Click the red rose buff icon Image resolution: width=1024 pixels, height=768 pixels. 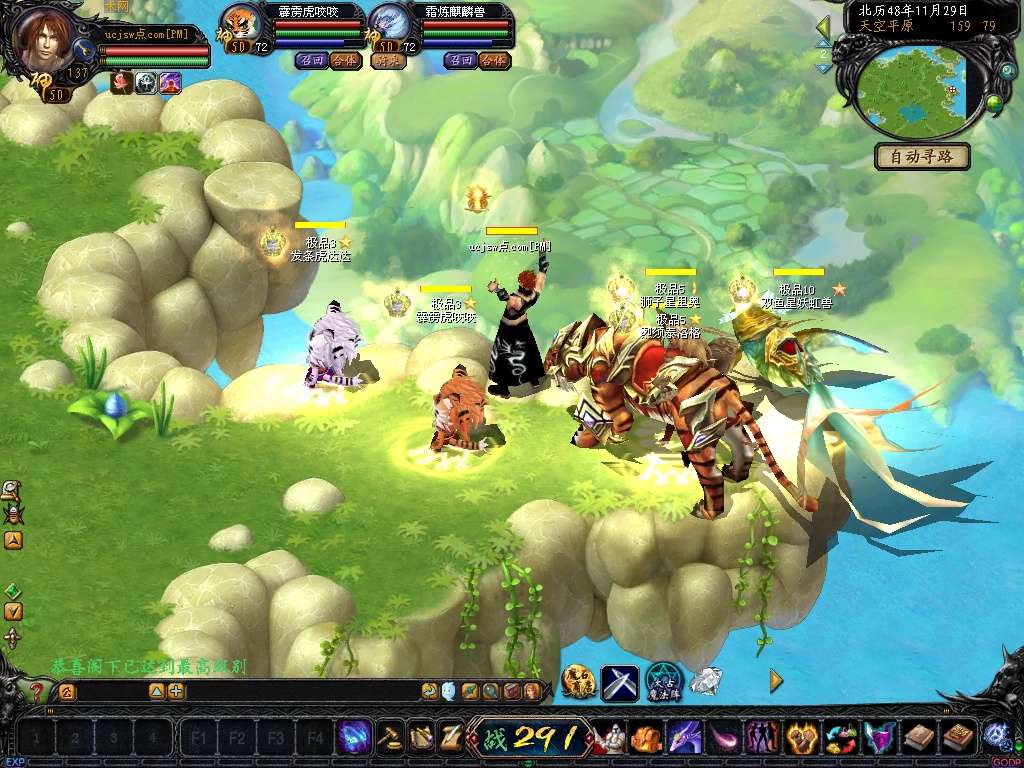click(x=121, y=83)
